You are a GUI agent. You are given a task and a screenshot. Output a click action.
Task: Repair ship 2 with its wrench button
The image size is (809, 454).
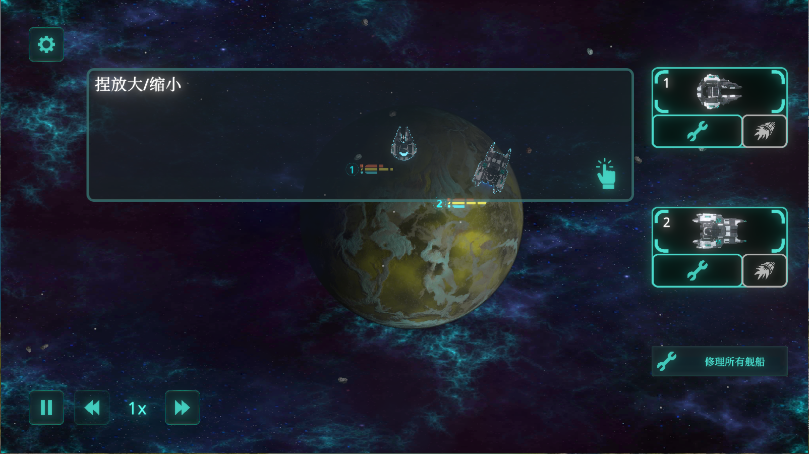[697, 270]
